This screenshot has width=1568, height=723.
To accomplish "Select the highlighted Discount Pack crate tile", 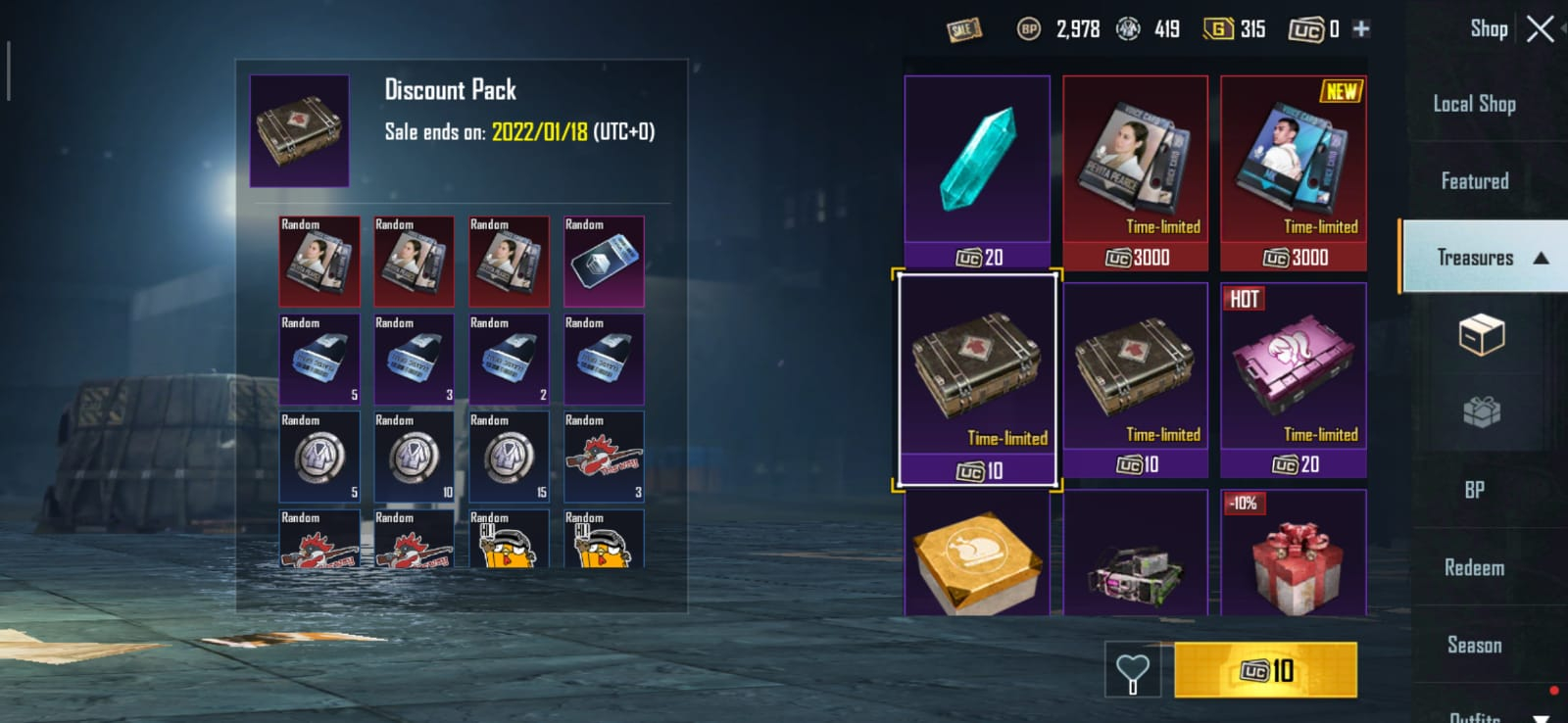I will click(x=977, y=379).
